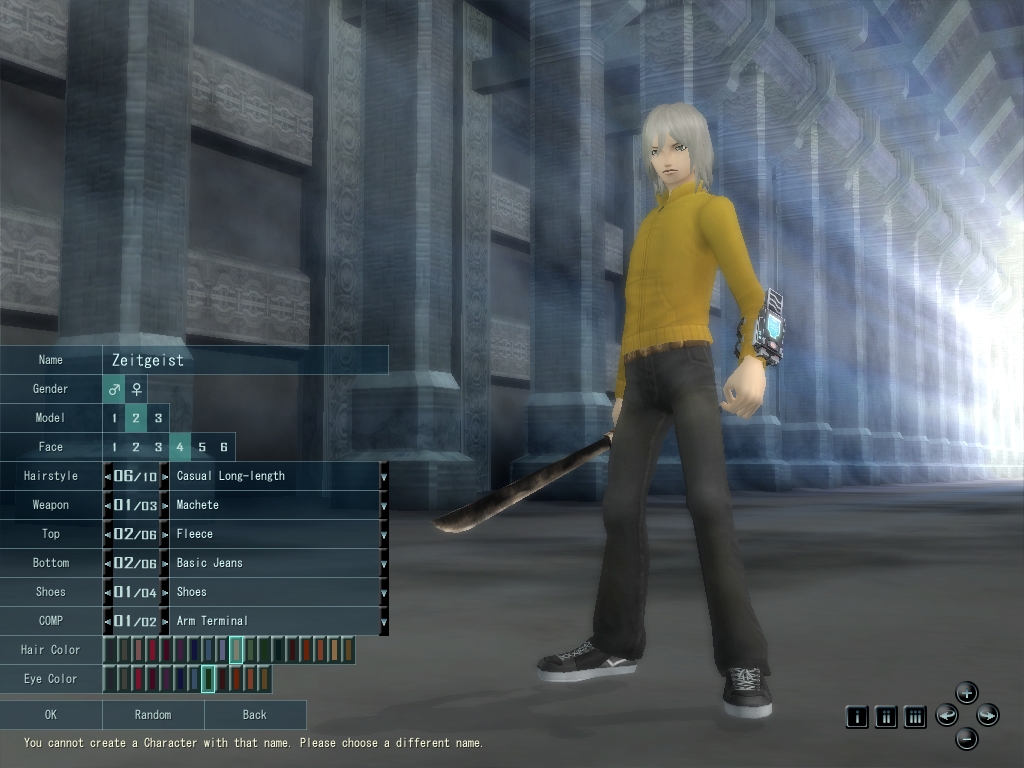Rotate the character view with the right arrow

[988, 715]
